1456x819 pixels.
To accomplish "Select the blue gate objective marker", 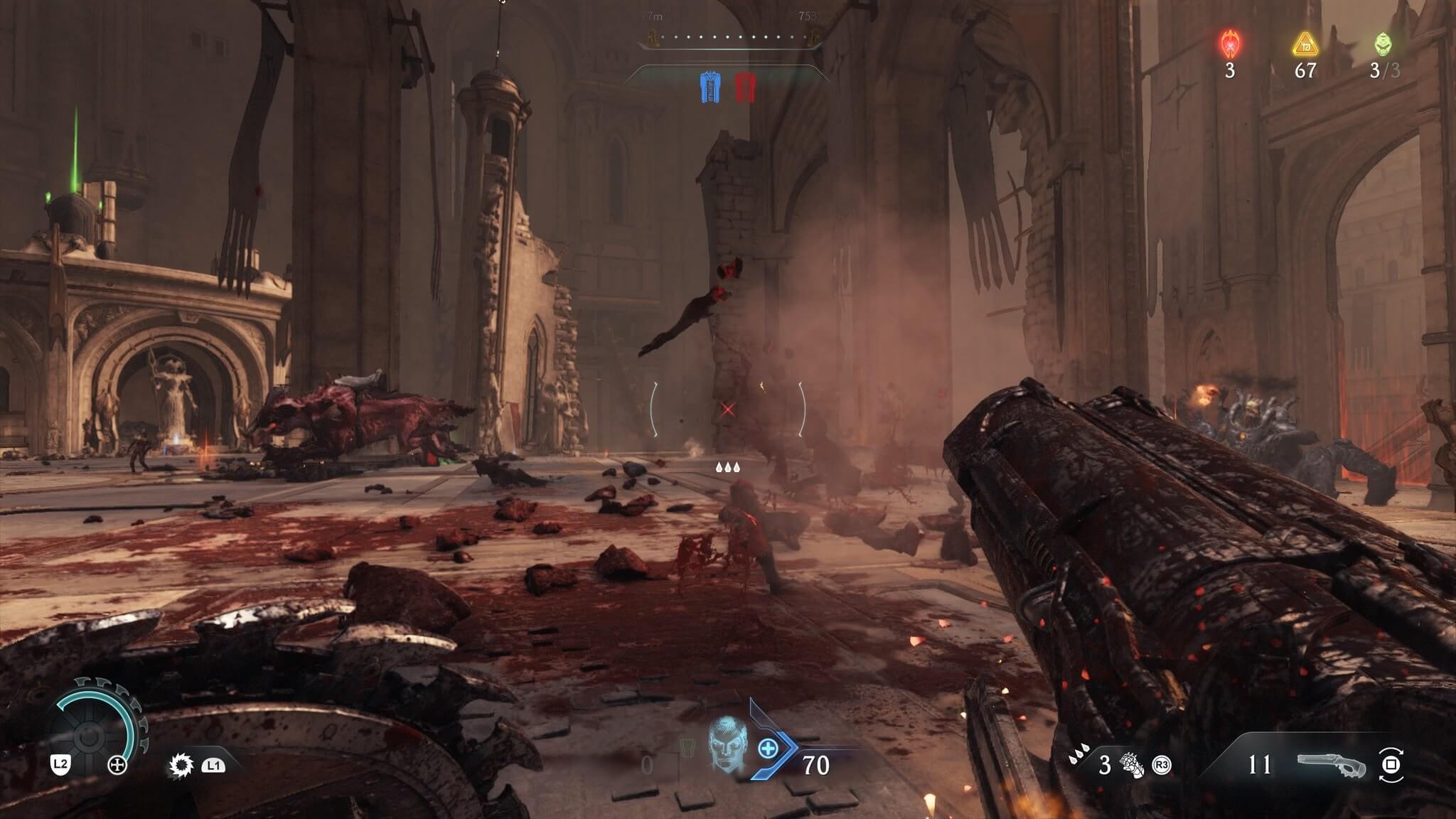I will pos(710,87).
